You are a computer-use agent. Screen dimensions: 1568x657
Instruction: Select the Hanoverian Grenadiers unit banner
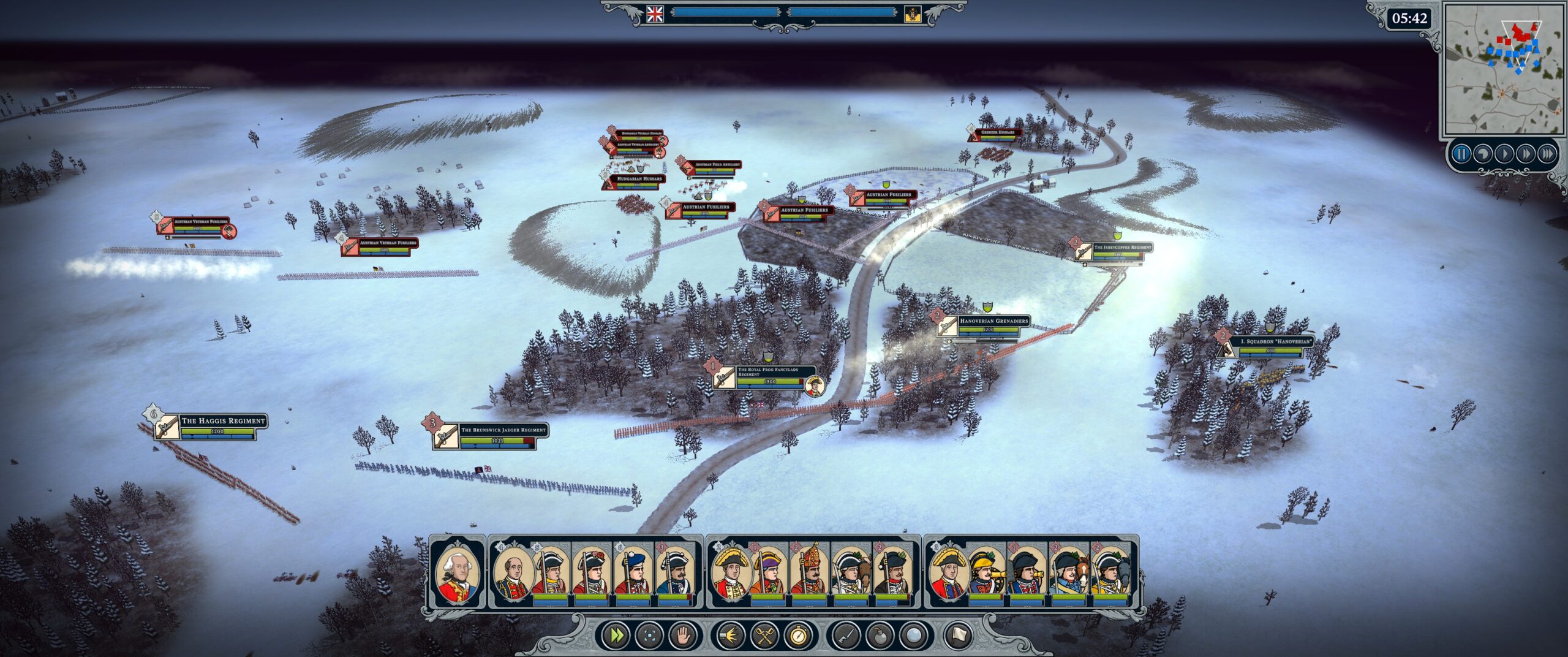pos(992,321)
